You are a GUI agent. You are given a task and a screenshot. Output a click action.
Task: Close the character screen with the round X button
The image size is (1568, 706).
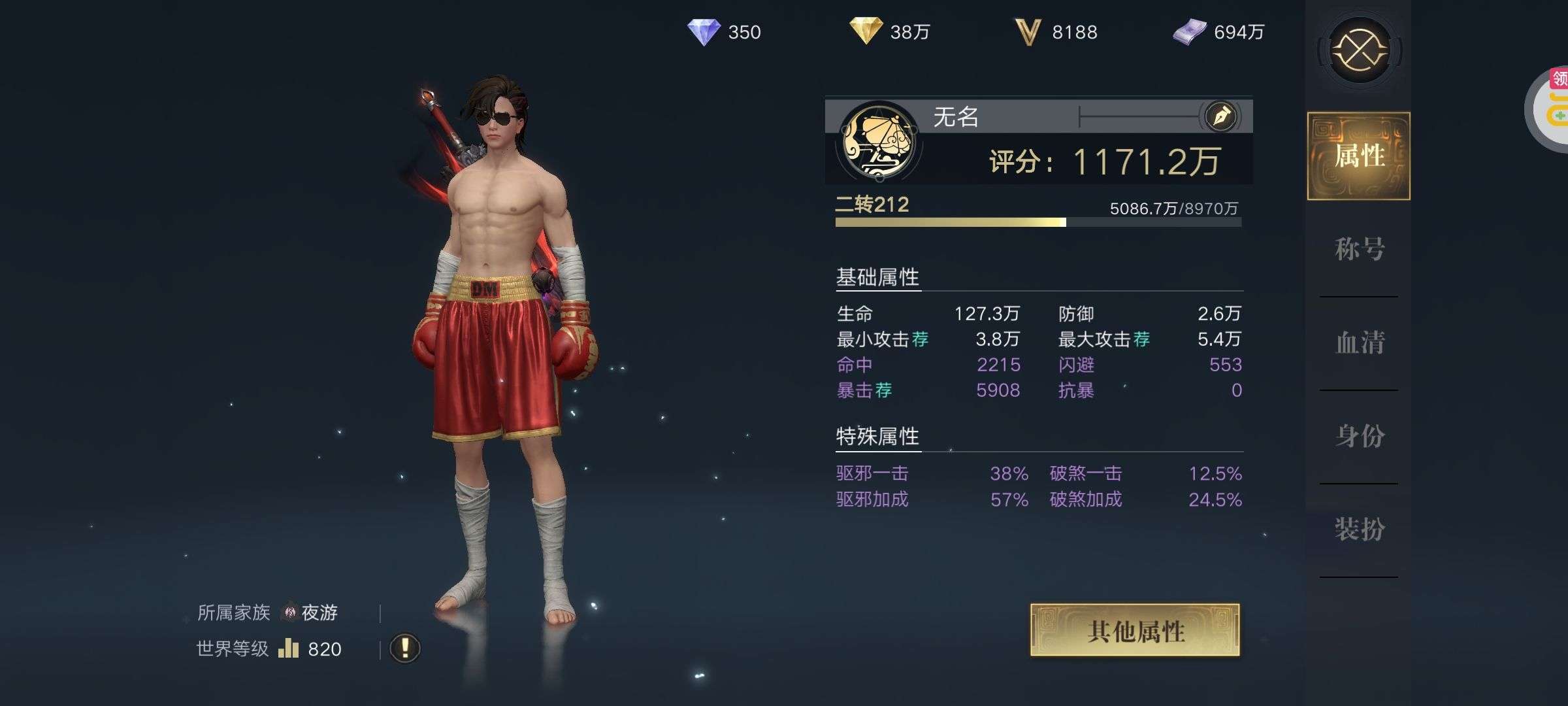coord(1360,50)
